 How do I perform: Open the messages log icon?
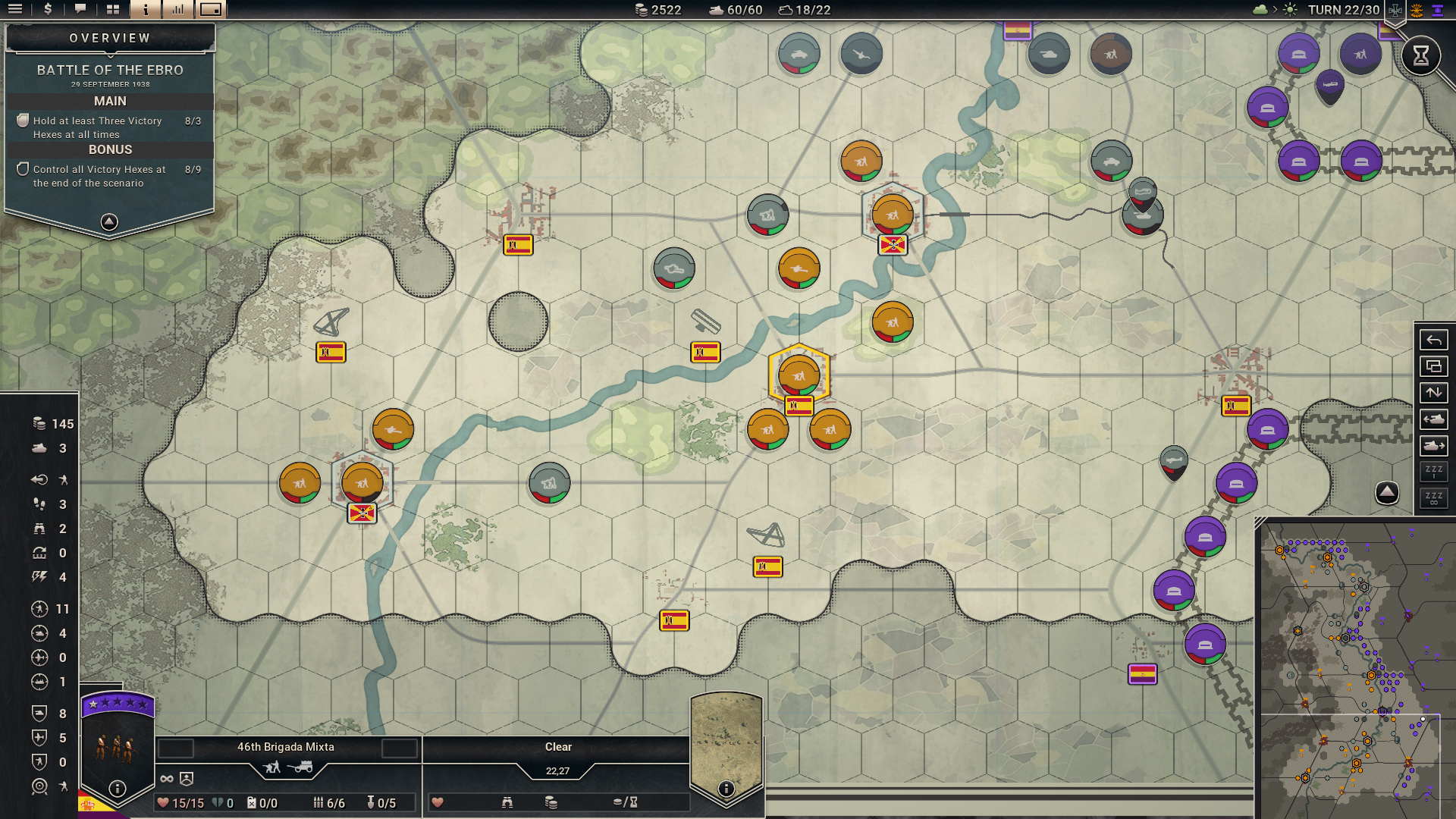tap(80, 10)
